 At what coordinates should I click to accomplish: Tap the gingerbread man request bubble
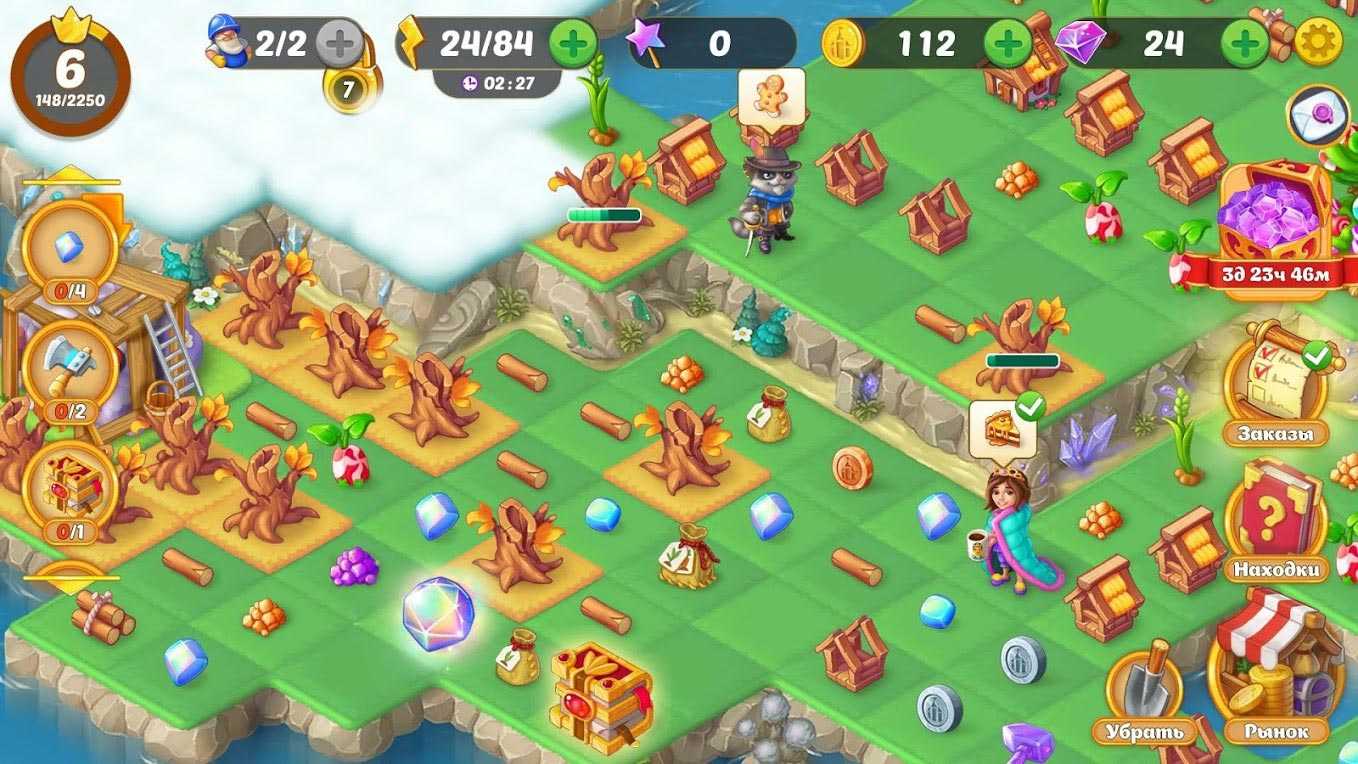(x=771, y=97)
